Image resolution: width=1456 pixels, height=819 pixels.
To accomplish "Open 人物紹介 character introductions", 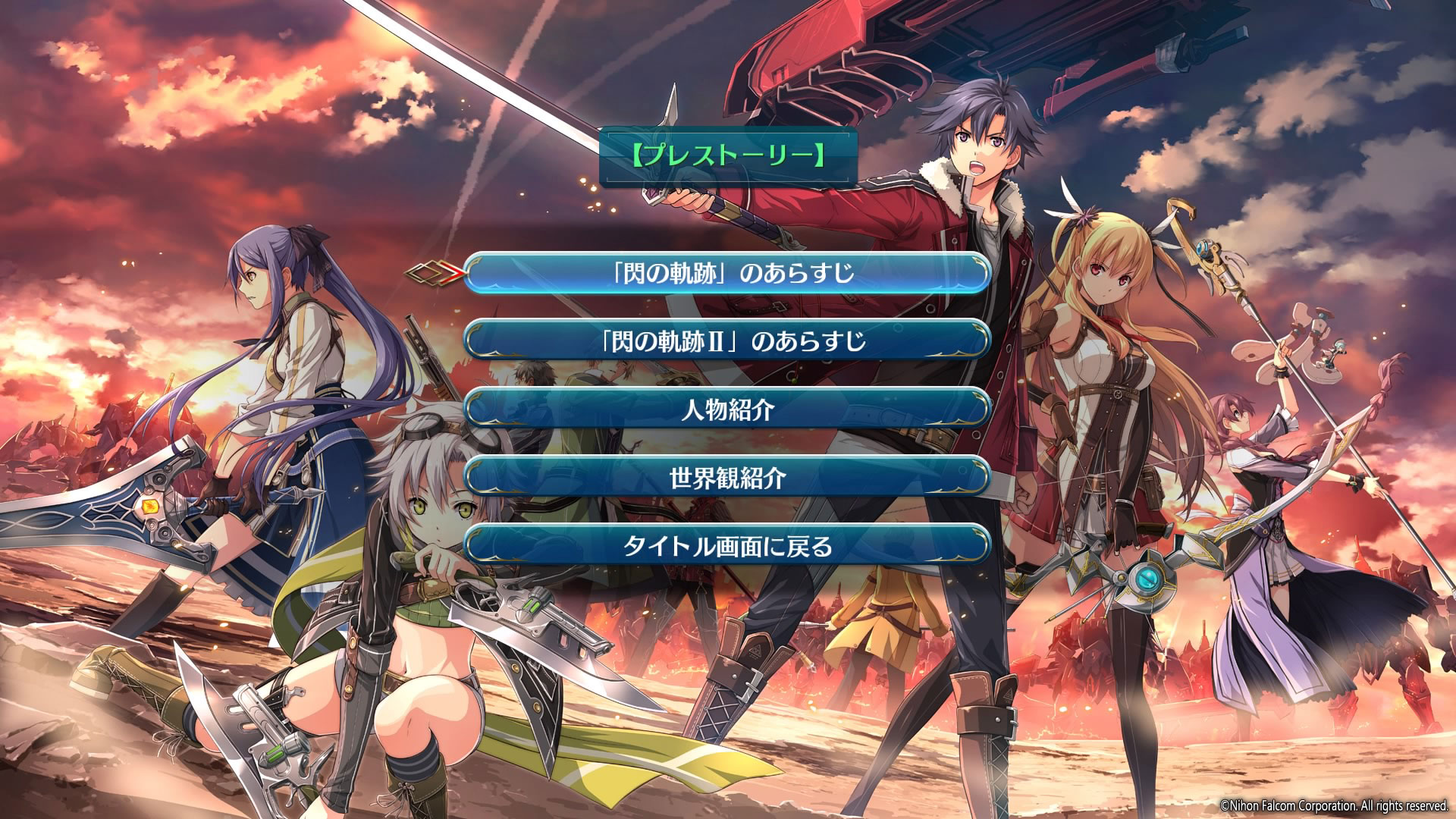I will click(x=728, y=409).
